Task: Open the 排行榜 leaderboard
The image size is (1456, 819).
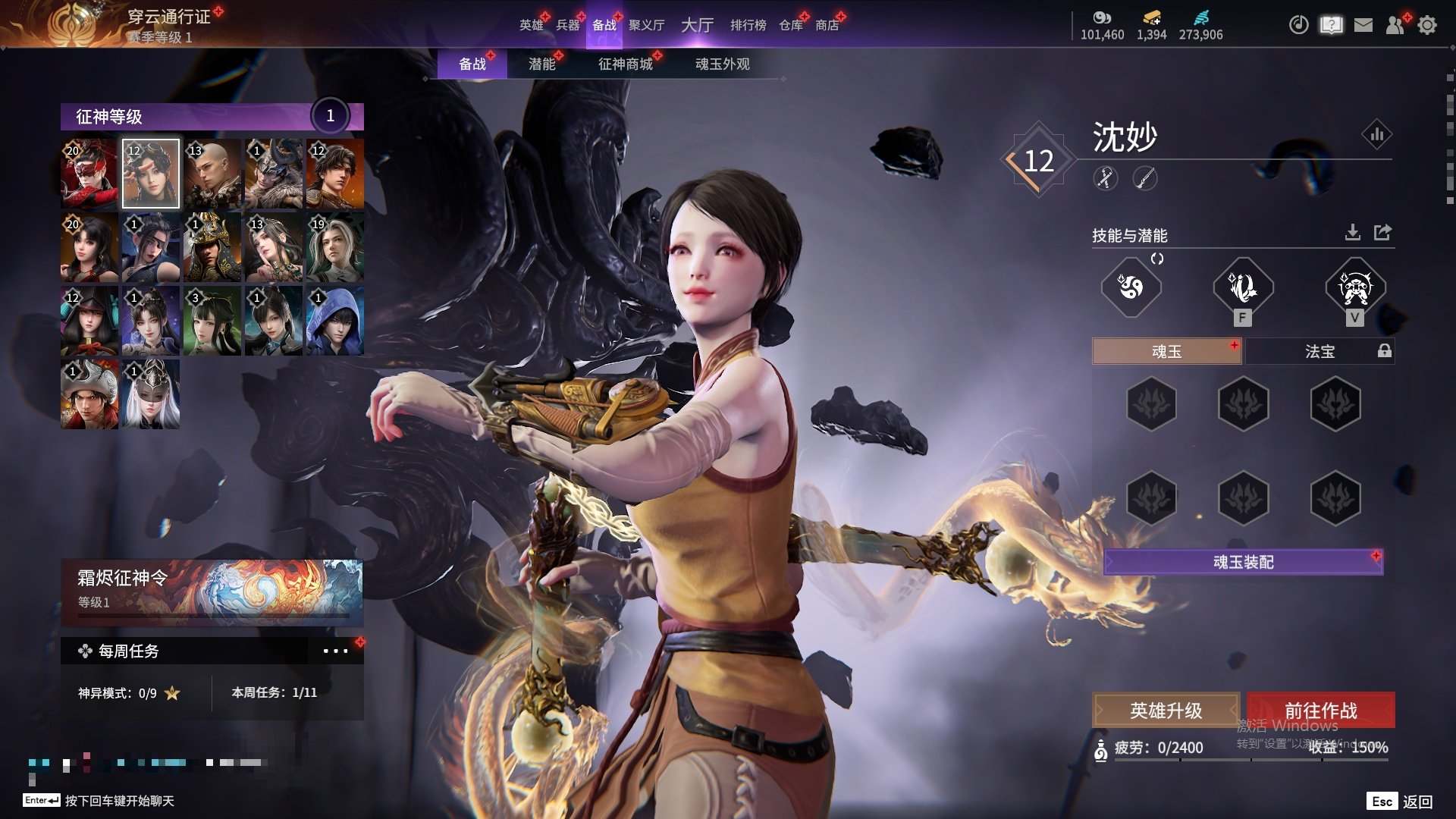Action: pyautogui.click(x=748, y=25)
